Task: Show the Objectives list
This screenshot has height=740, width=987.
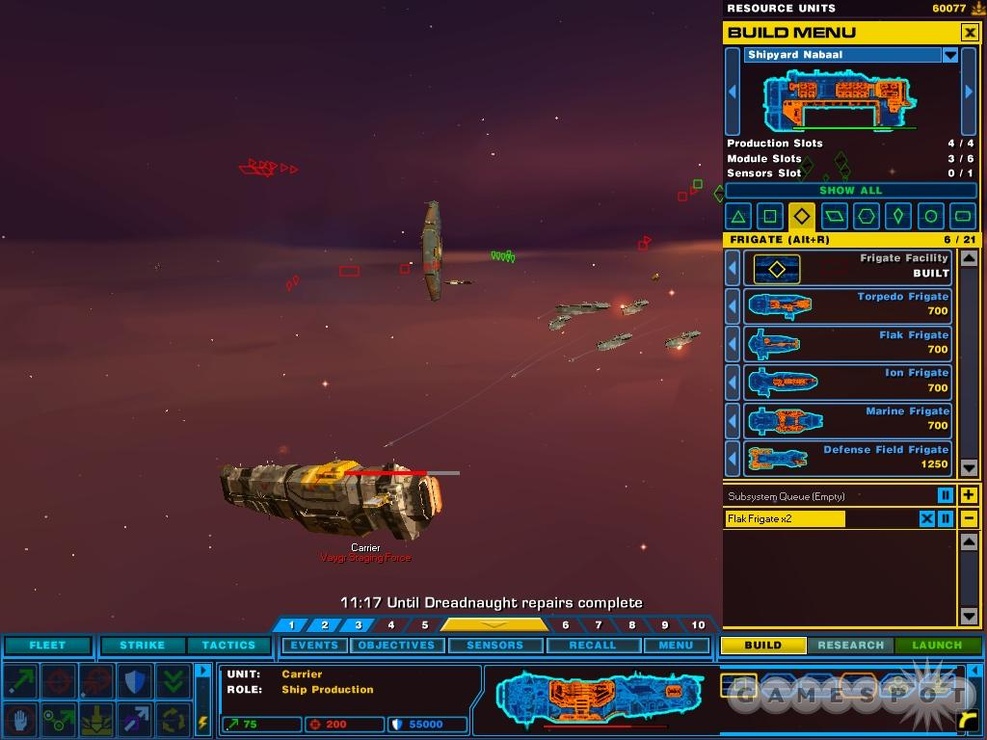Action: click(396, 645)
